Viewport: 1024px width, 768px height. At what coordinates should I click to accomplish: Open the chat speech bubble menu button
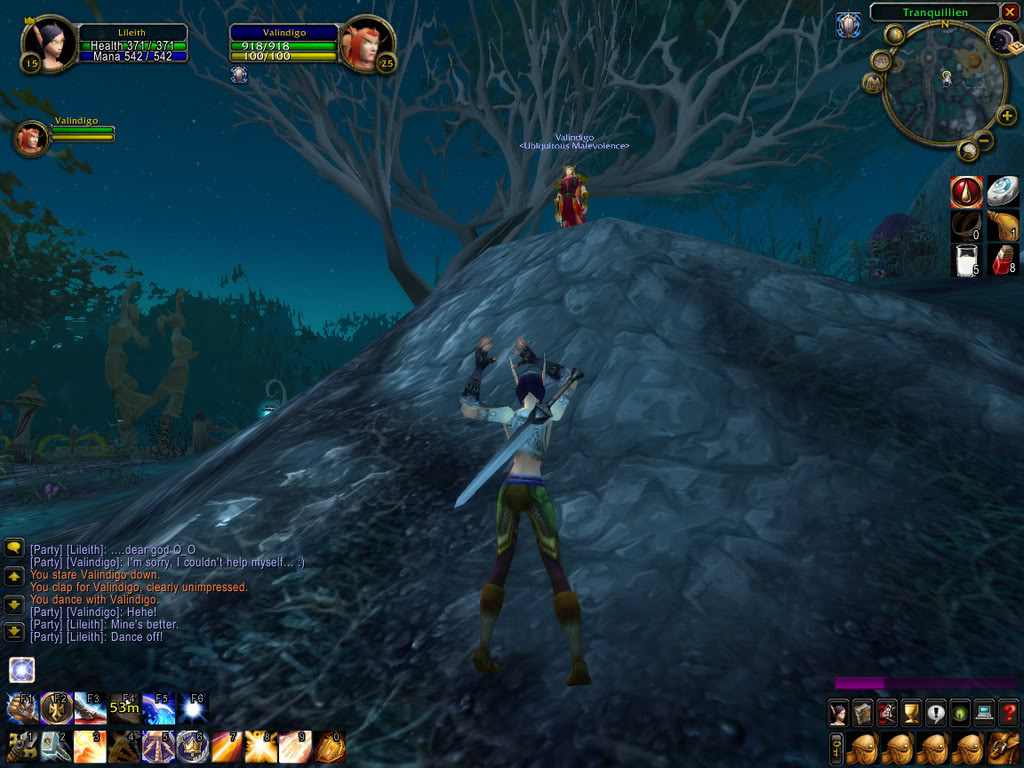pos(14,547)
